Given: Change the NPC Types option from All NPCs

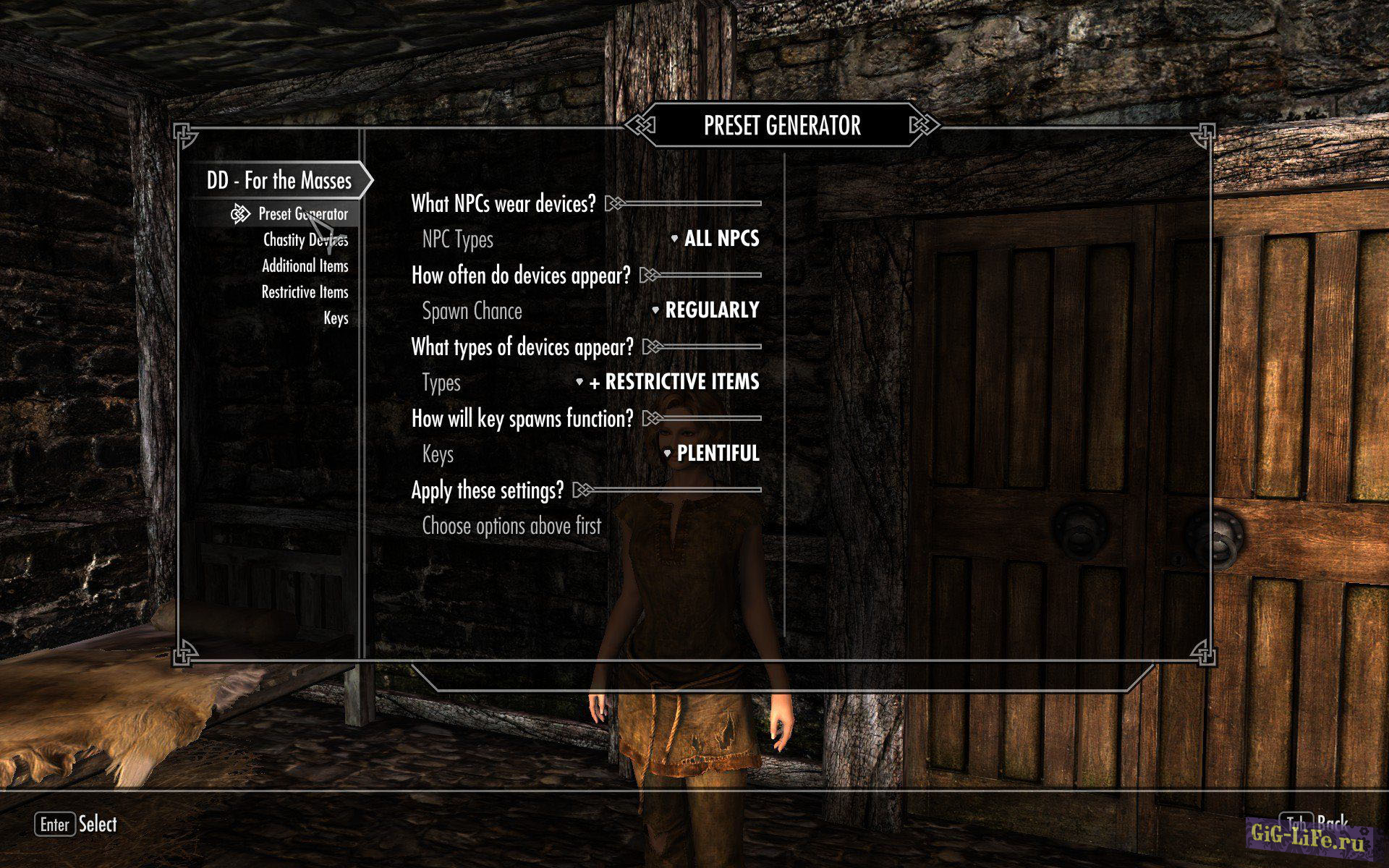Looking at the screenshot, I should click(x=721, y=239).
